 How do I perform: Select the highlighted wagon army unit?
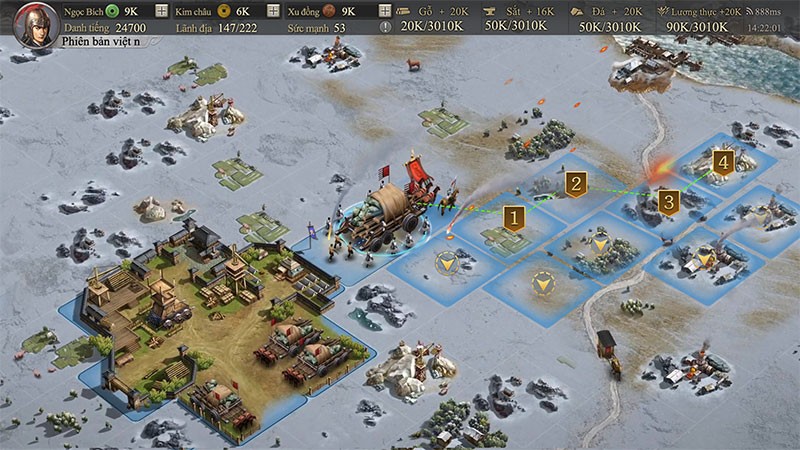387,213
